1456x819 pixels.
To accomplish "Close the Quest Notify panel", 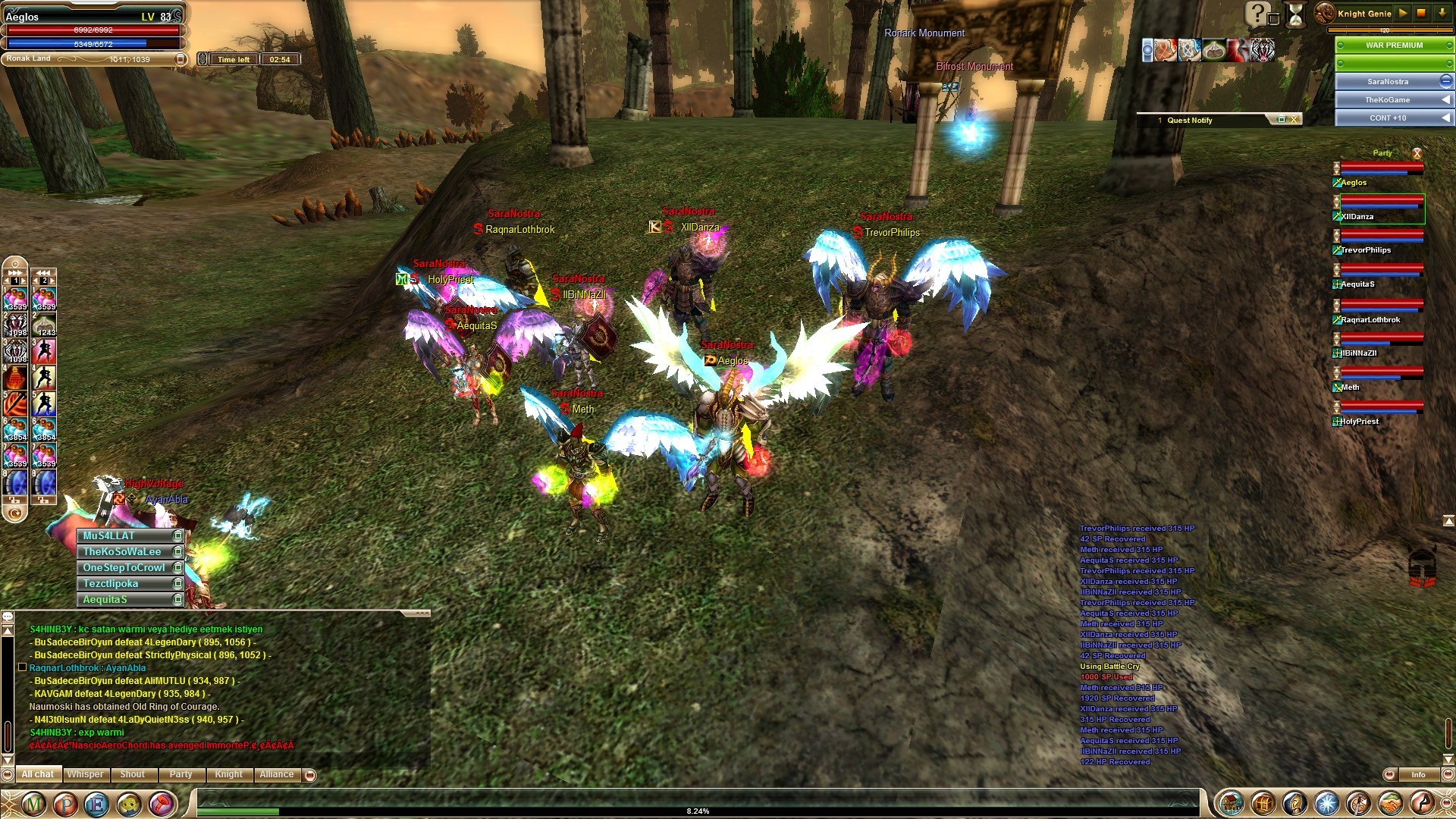I will [x=1294, y=120].
